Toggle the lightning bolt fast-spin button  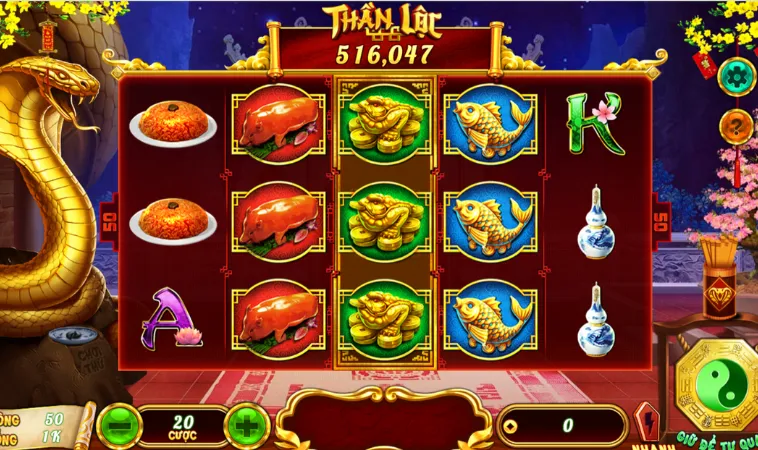[x=646, y=422]
